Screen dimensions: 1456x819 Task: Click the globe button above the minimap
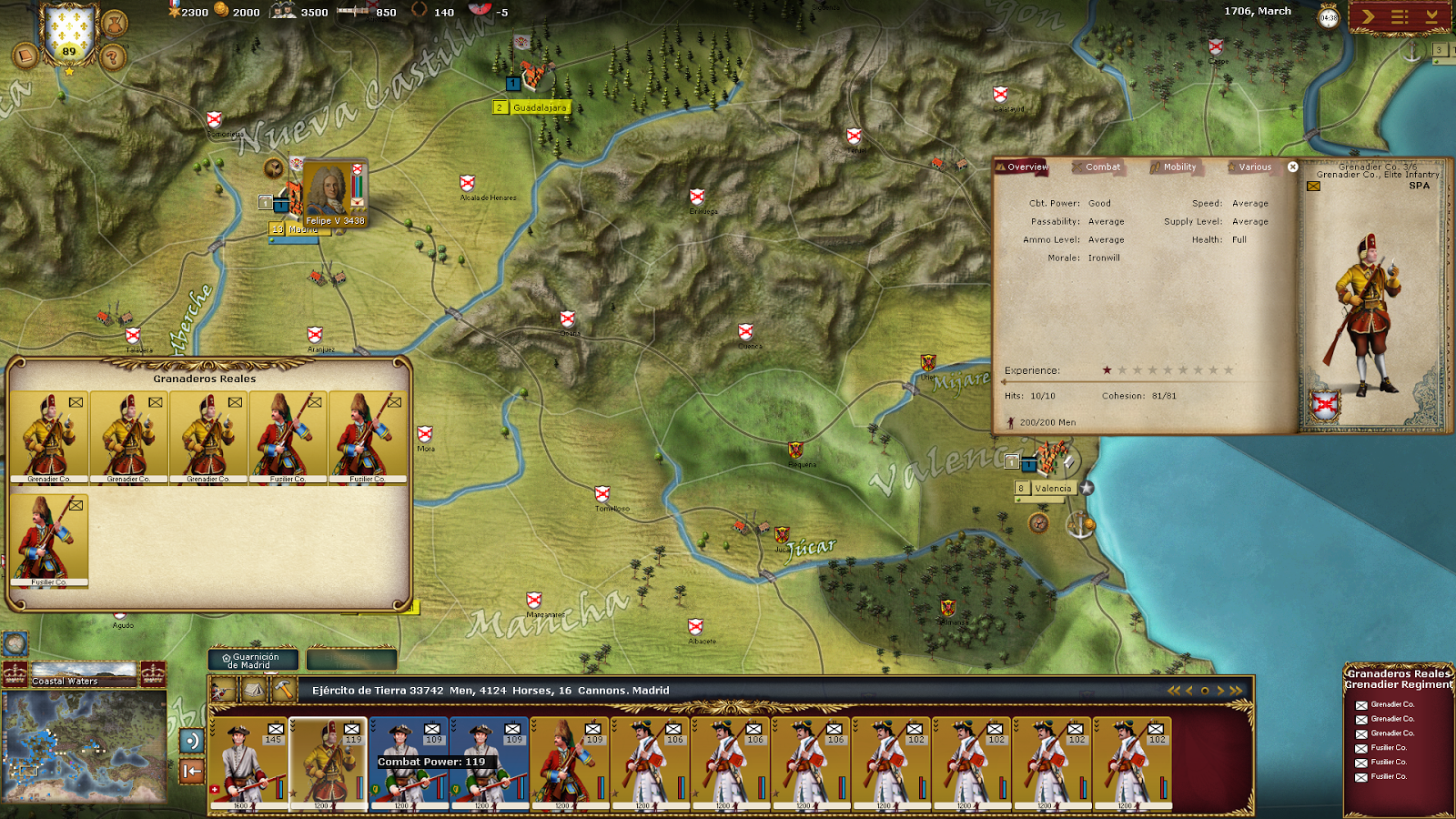coord(15,644)
